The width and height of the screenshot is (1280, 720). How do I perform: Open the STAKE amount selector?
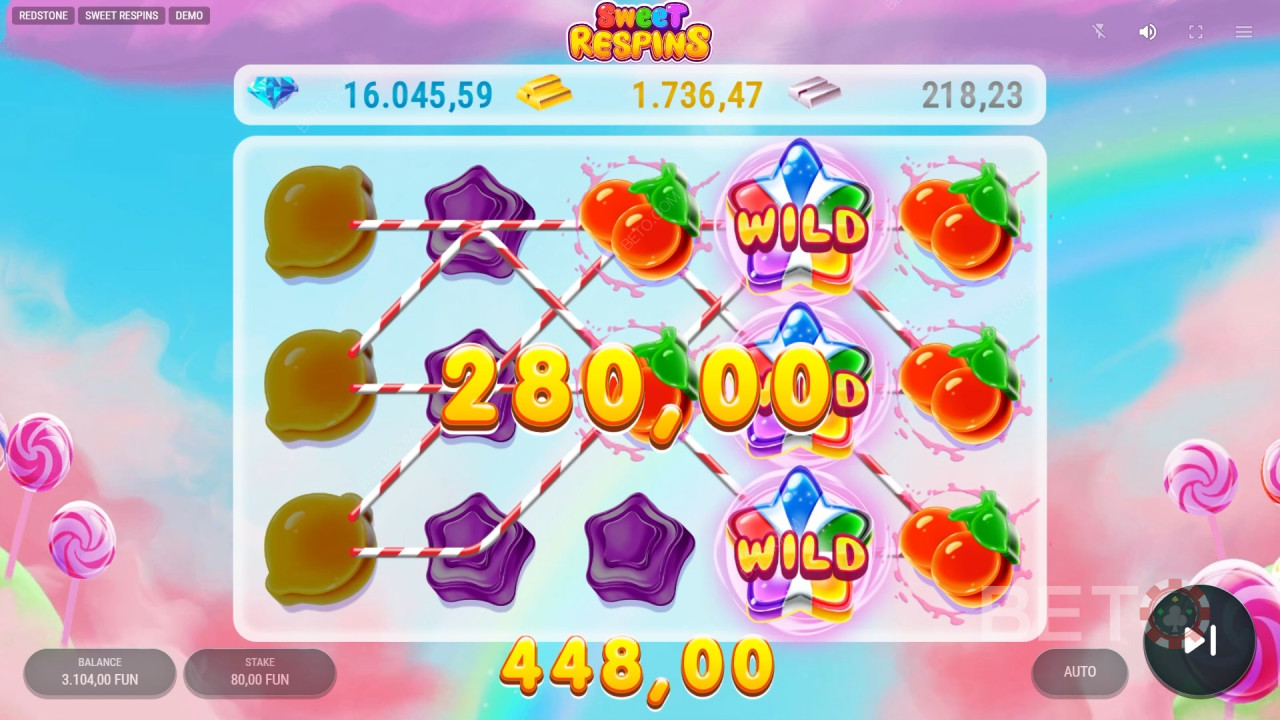pos(259,672)
